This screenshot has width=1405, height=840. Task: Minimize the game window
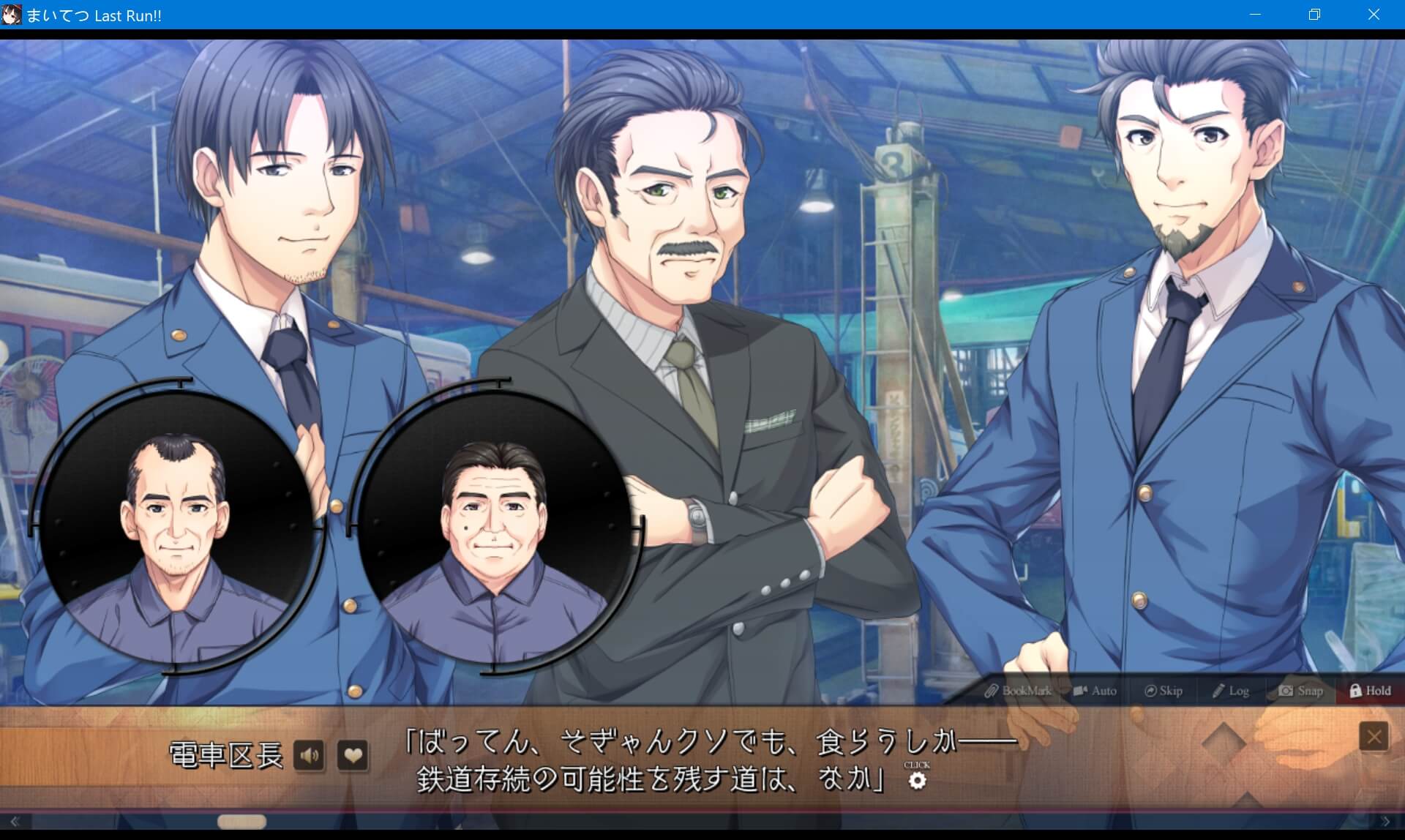click(1256, 15)
